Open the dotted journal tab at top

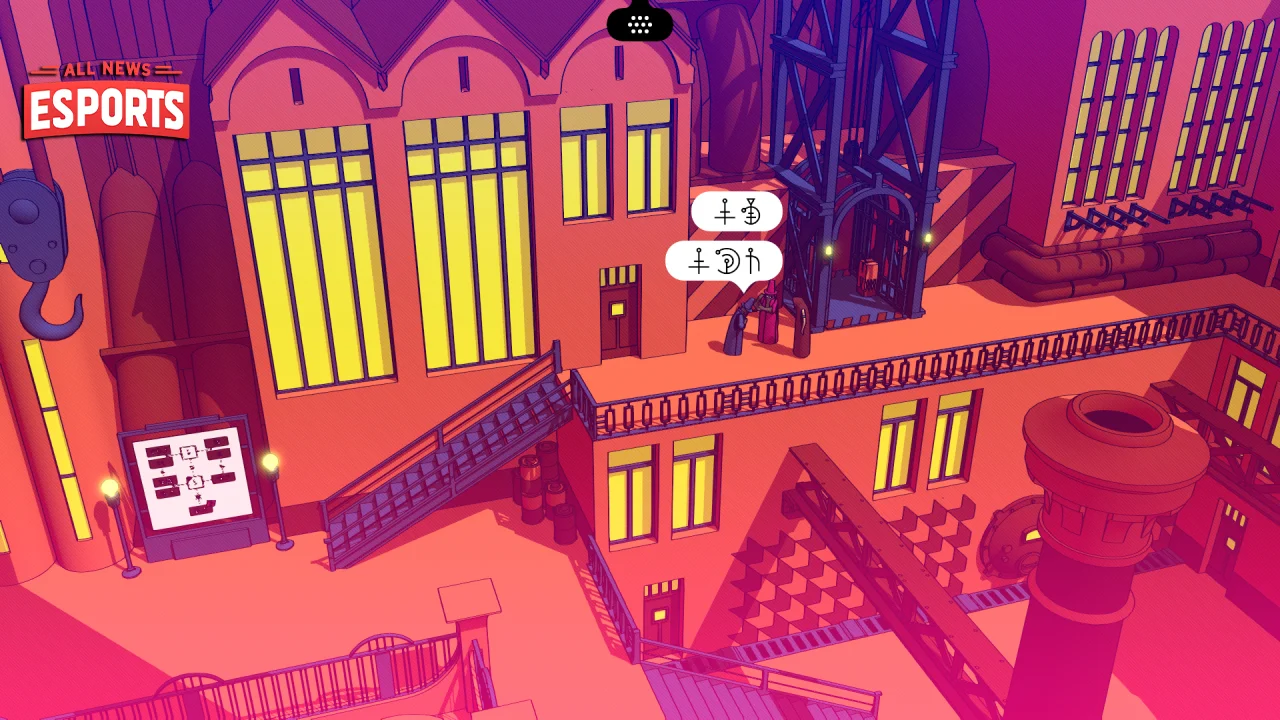(640, 21)
